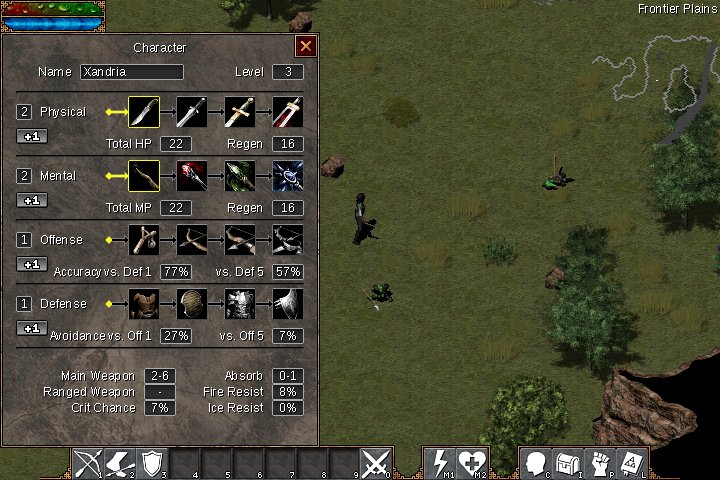Use the healing heart spell slot
This screenshot has height=480, width=720.
coord(472,463)
